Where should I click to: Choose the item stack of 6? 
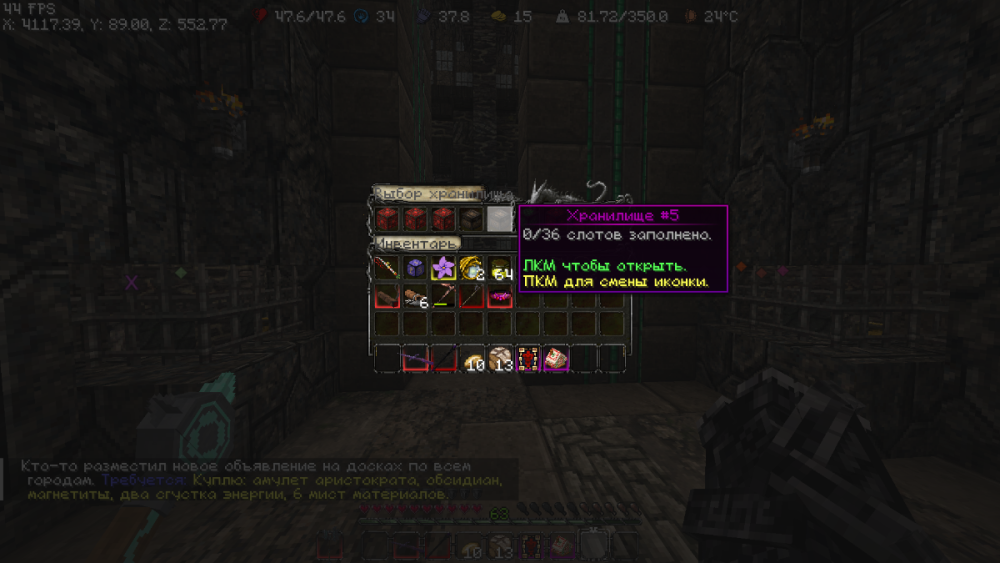click(x=414, y=296)
